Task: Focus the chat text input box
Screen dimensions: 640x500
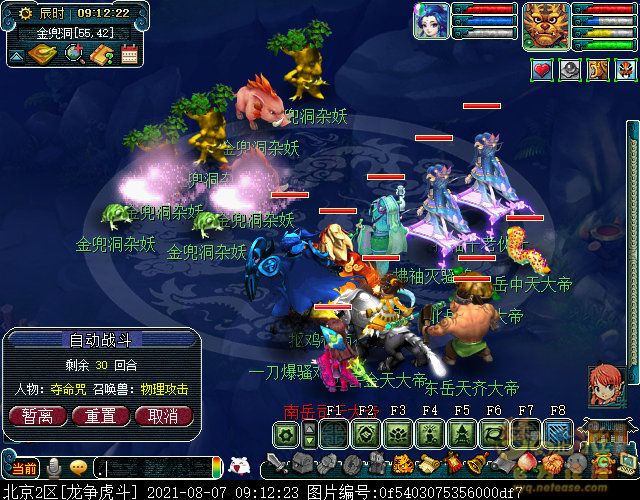Action: pyautogui.click(x=155, y=468)
